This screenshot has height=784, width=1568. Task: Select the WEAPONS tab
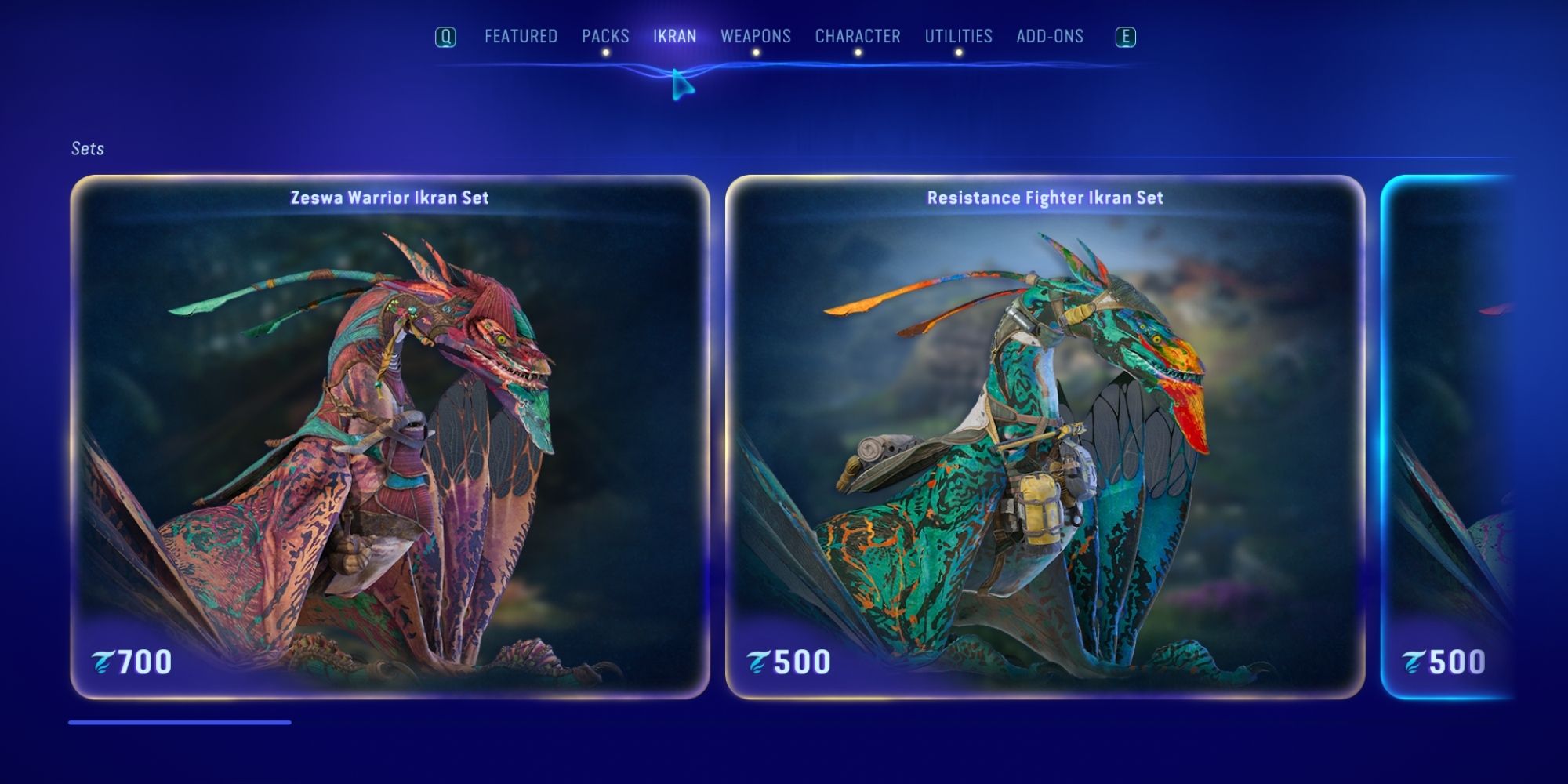click(756, 36)
